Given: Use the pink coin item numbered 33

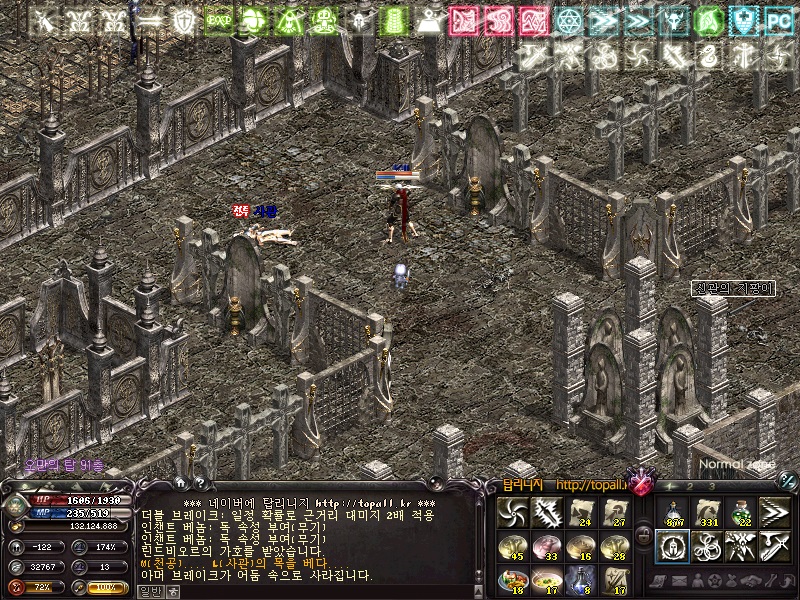Looking at the screenshot, I should 546,545.
